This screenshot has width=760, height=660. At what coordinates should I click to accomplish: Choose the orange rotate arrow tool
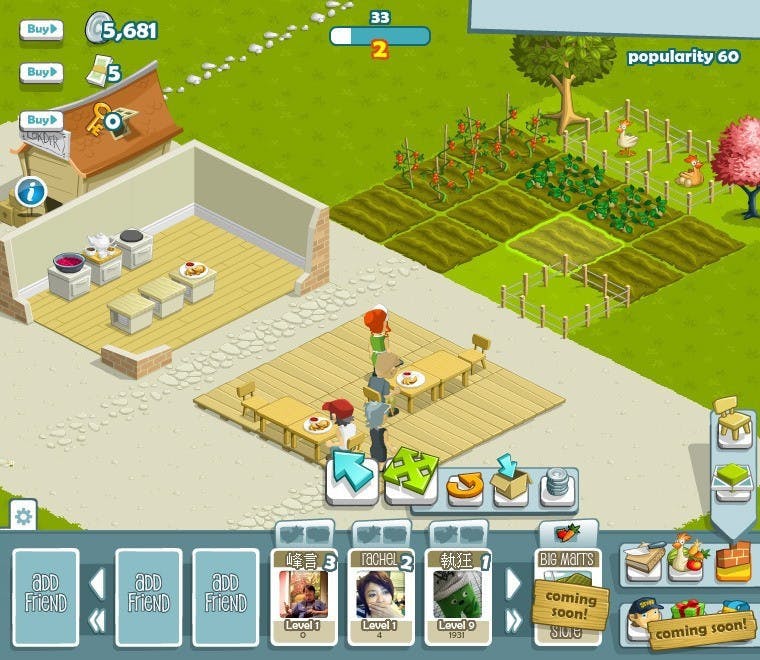click(x=464, y=487)
